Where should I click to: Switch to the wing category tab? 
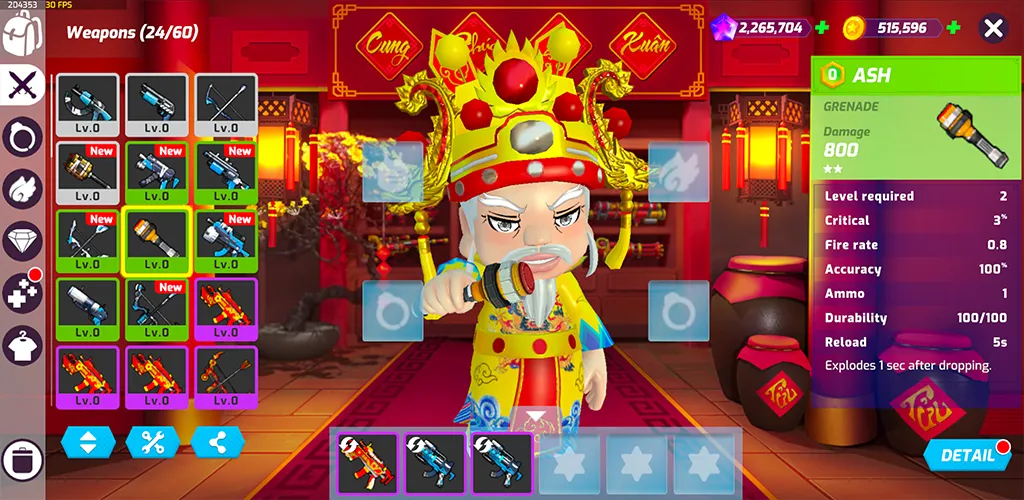(22, 189)
